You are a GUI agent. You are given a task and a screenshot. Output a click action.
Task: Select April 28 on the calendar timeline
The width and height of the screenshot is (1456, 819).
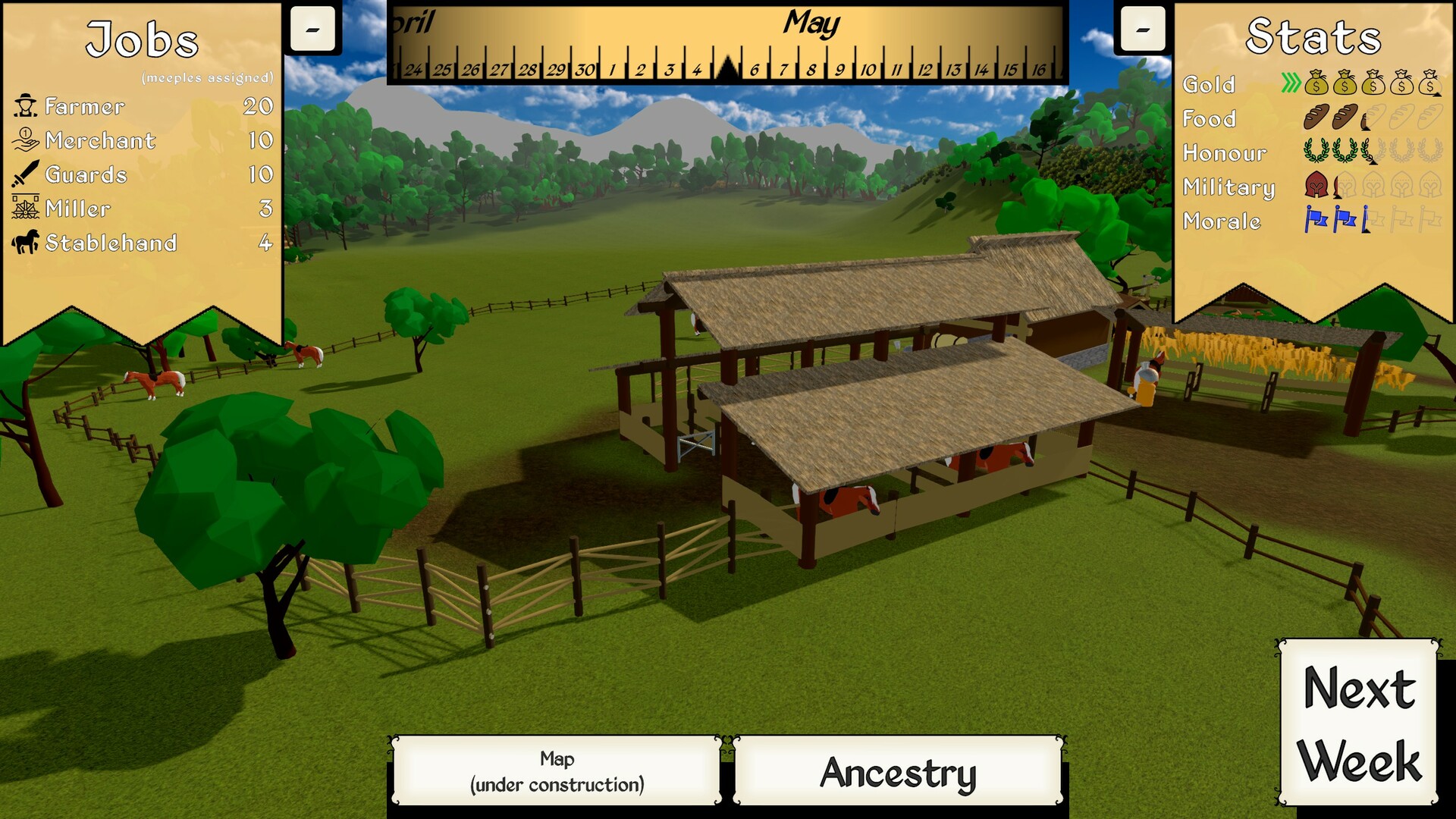point(528,70)
